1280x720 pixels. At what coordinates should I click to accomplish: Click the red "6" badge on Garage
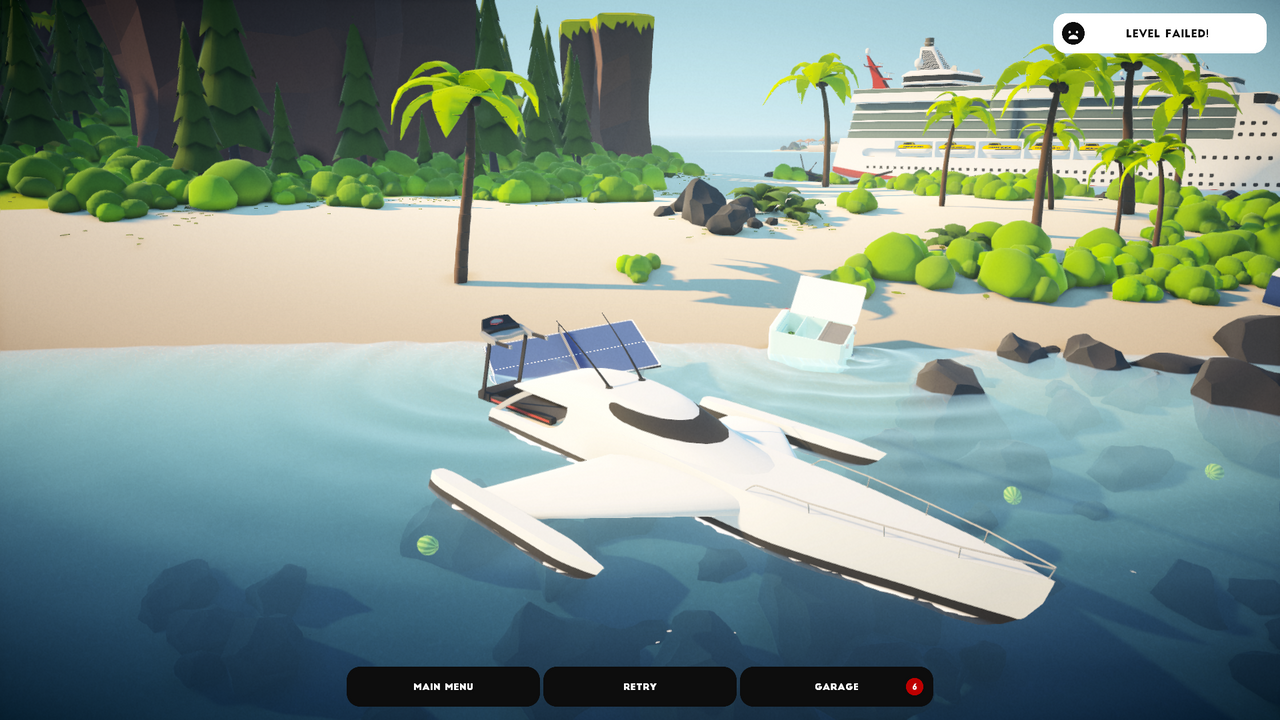[914, 686]
